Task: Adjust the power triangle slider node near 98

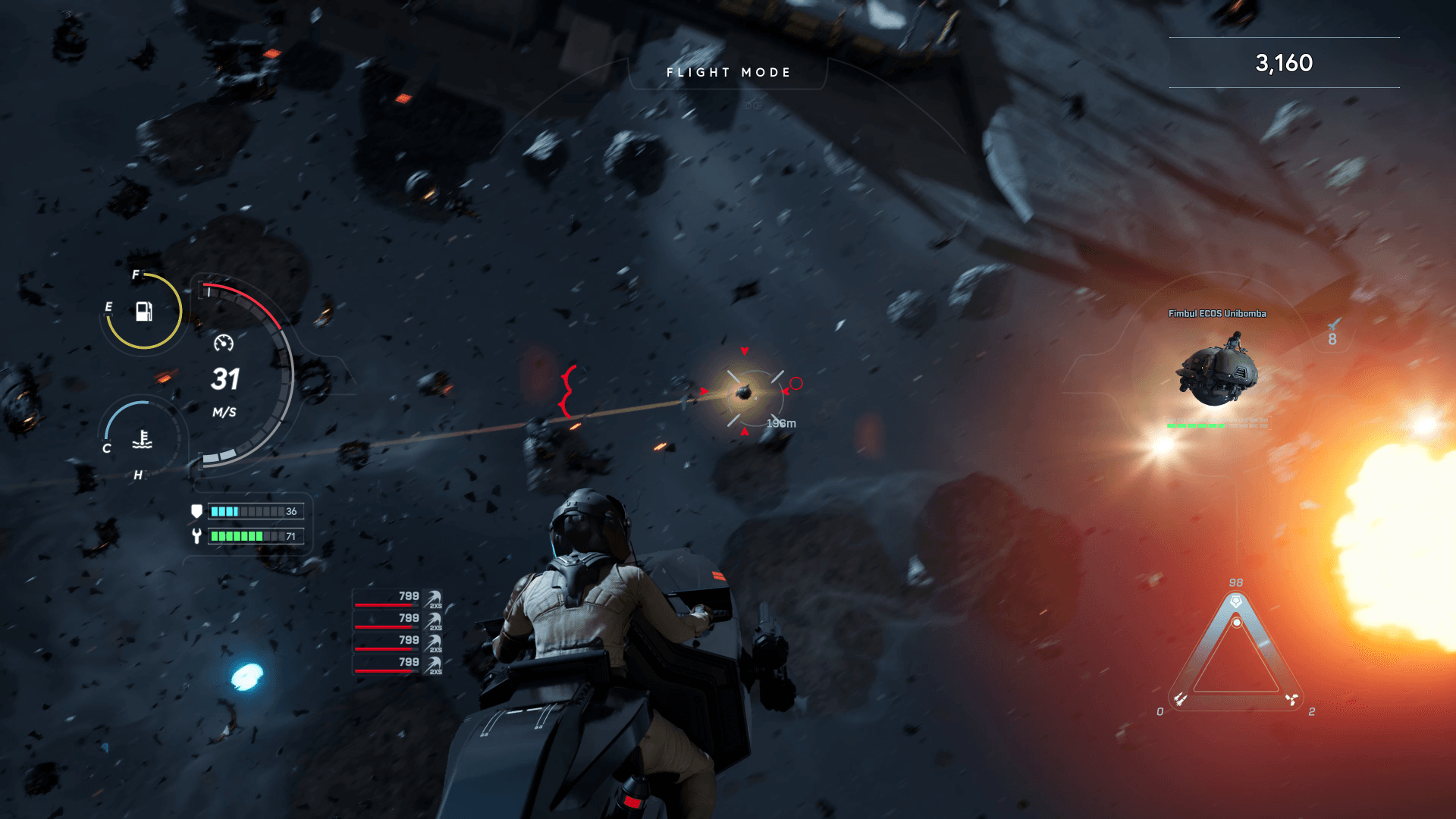Action: coord(1236,622)
